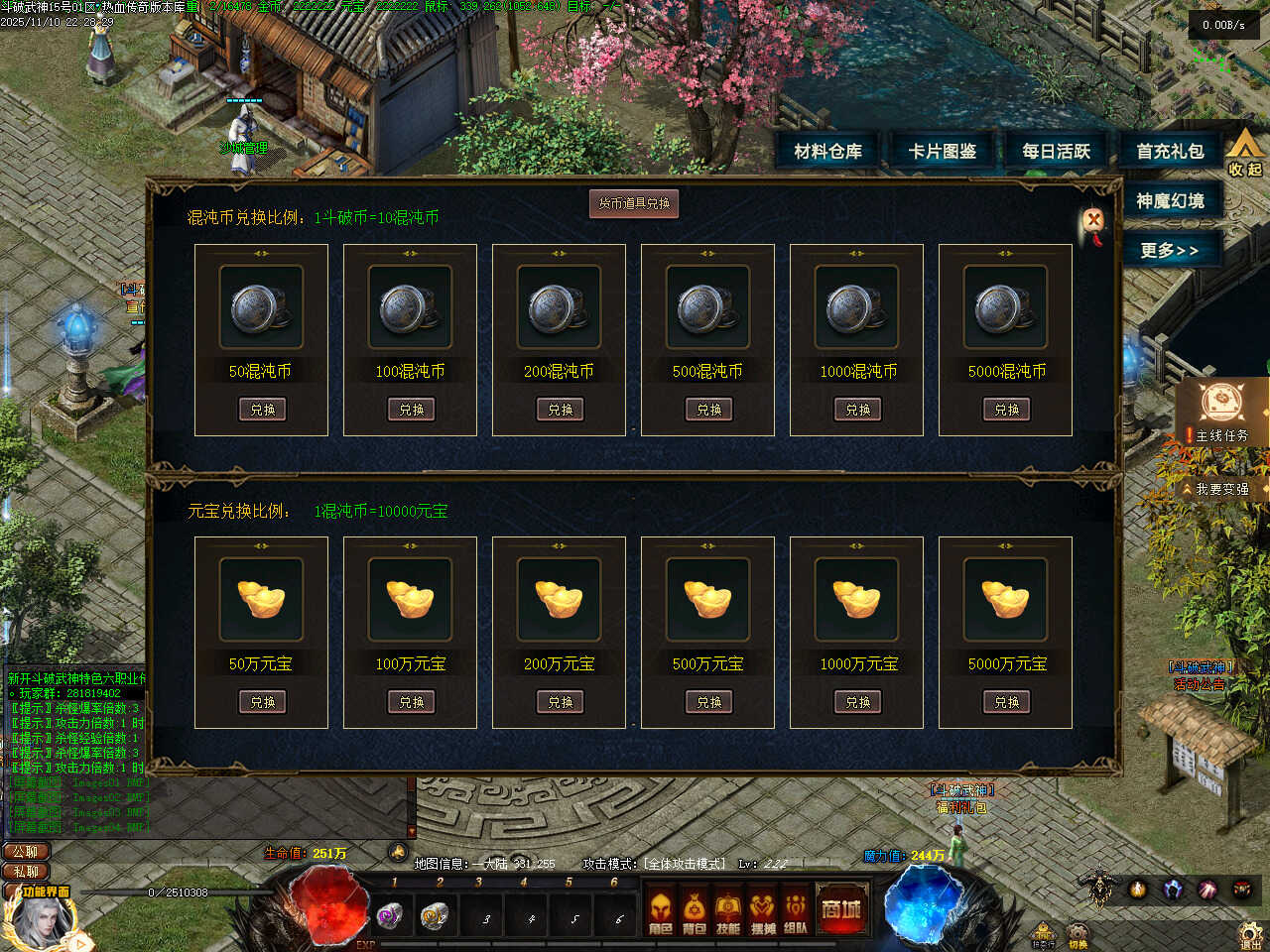Open the 背包 bag icon
This screenshot has width=1270, height=952.
695,912
